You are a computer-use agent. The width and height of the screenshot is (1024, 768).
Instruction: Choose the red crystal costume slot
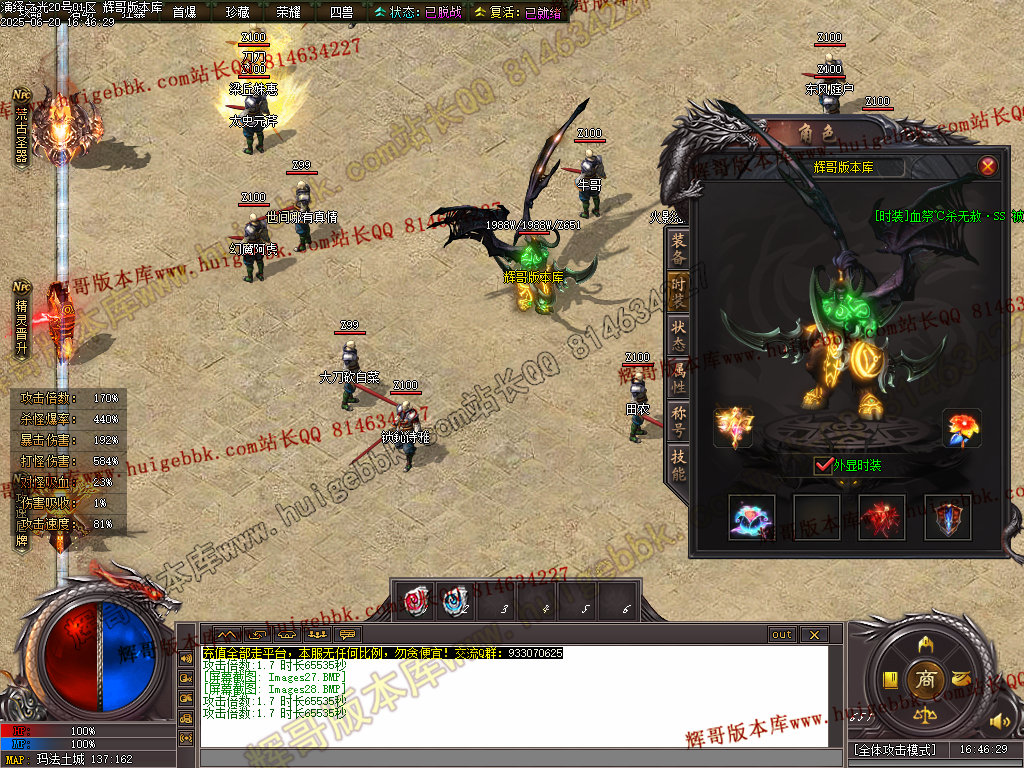click(x=882, y=517)
